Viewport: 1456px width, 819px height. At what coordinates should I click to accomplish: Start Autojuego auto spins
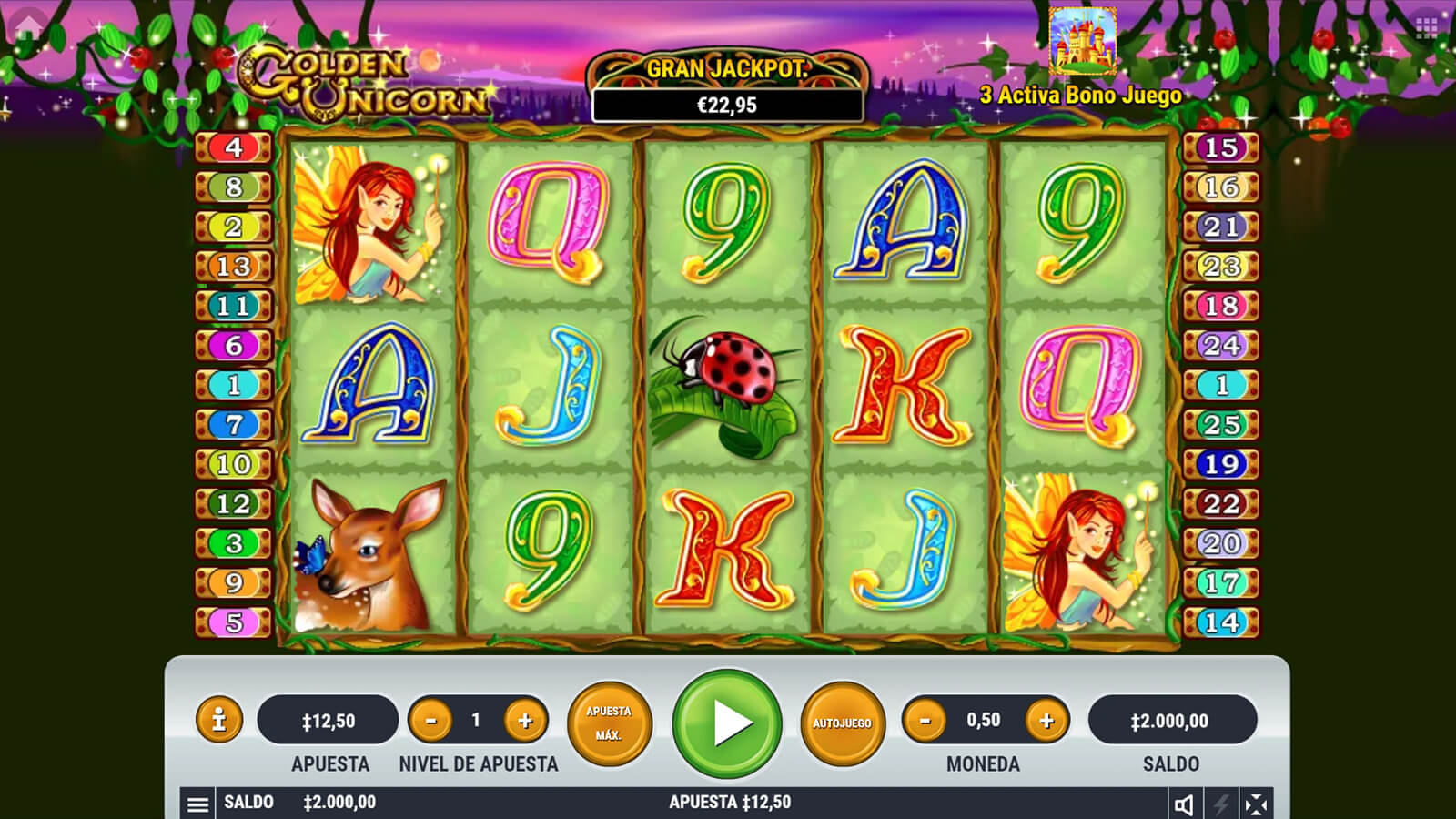[x=842, y=723]
